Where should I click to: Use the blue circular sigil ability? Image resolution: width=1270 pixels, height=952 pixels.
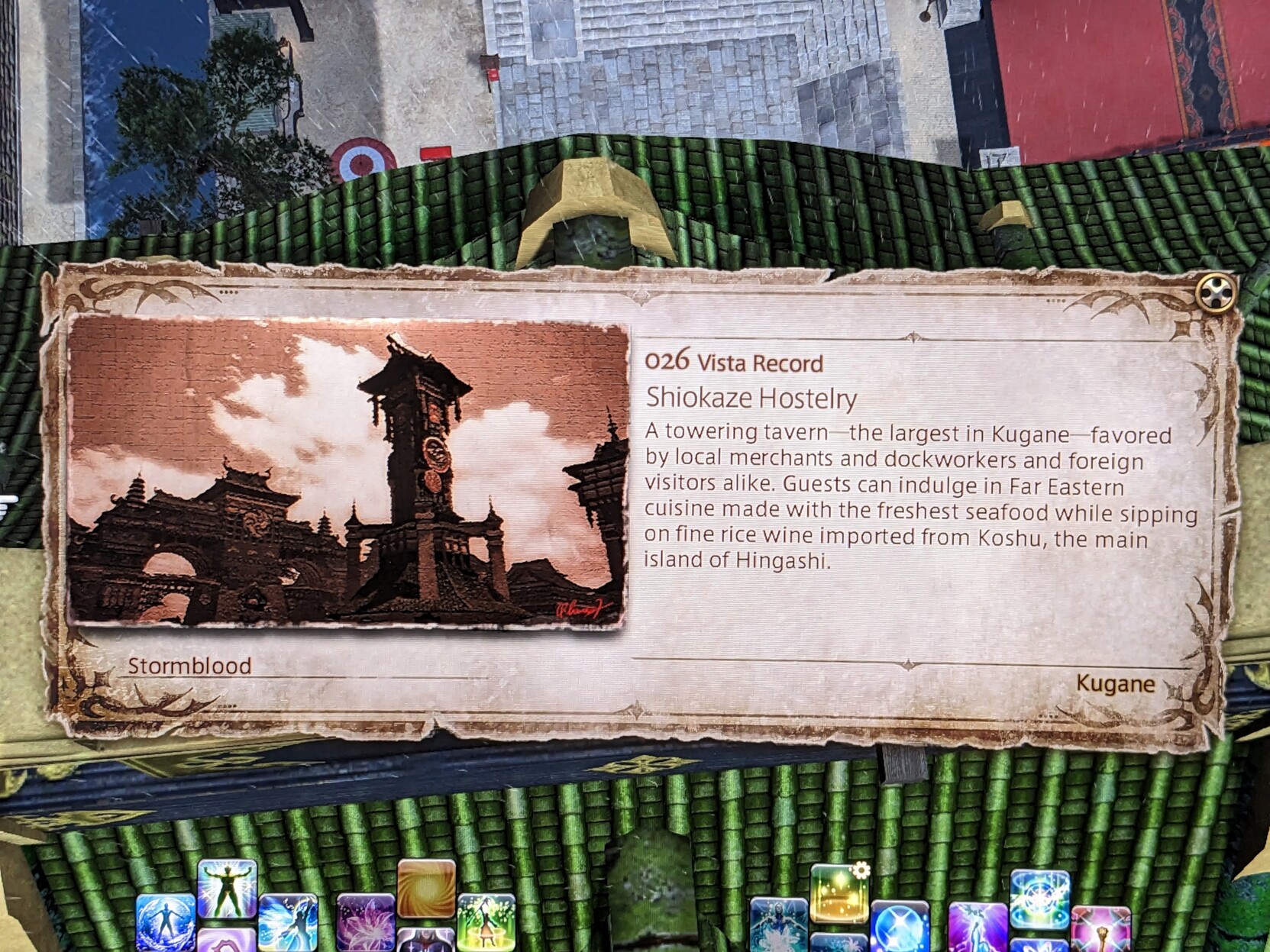pos(1039,898)
